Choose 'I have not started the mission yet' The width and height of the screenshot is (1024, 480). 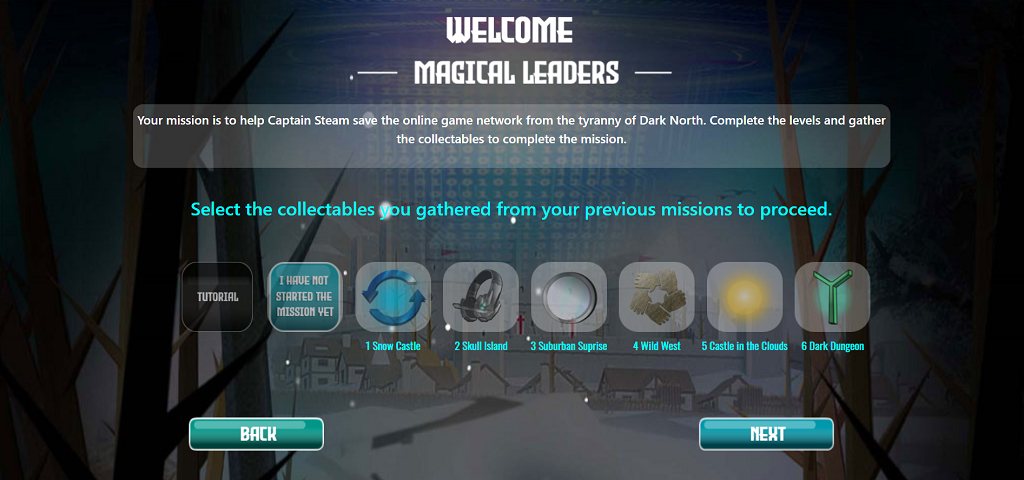click(305, 297)
